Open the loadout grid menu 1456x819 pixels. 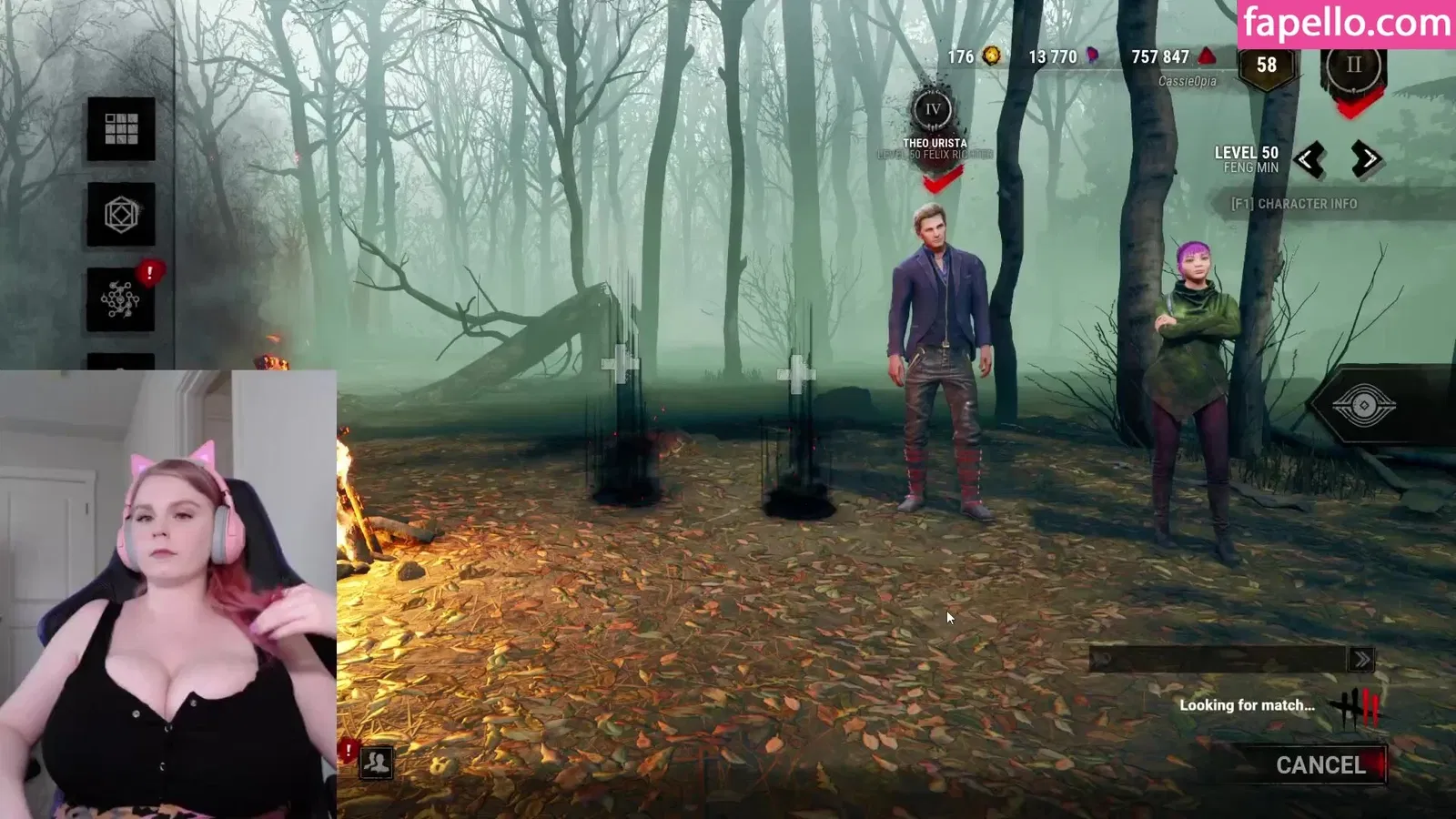point(121,129)
